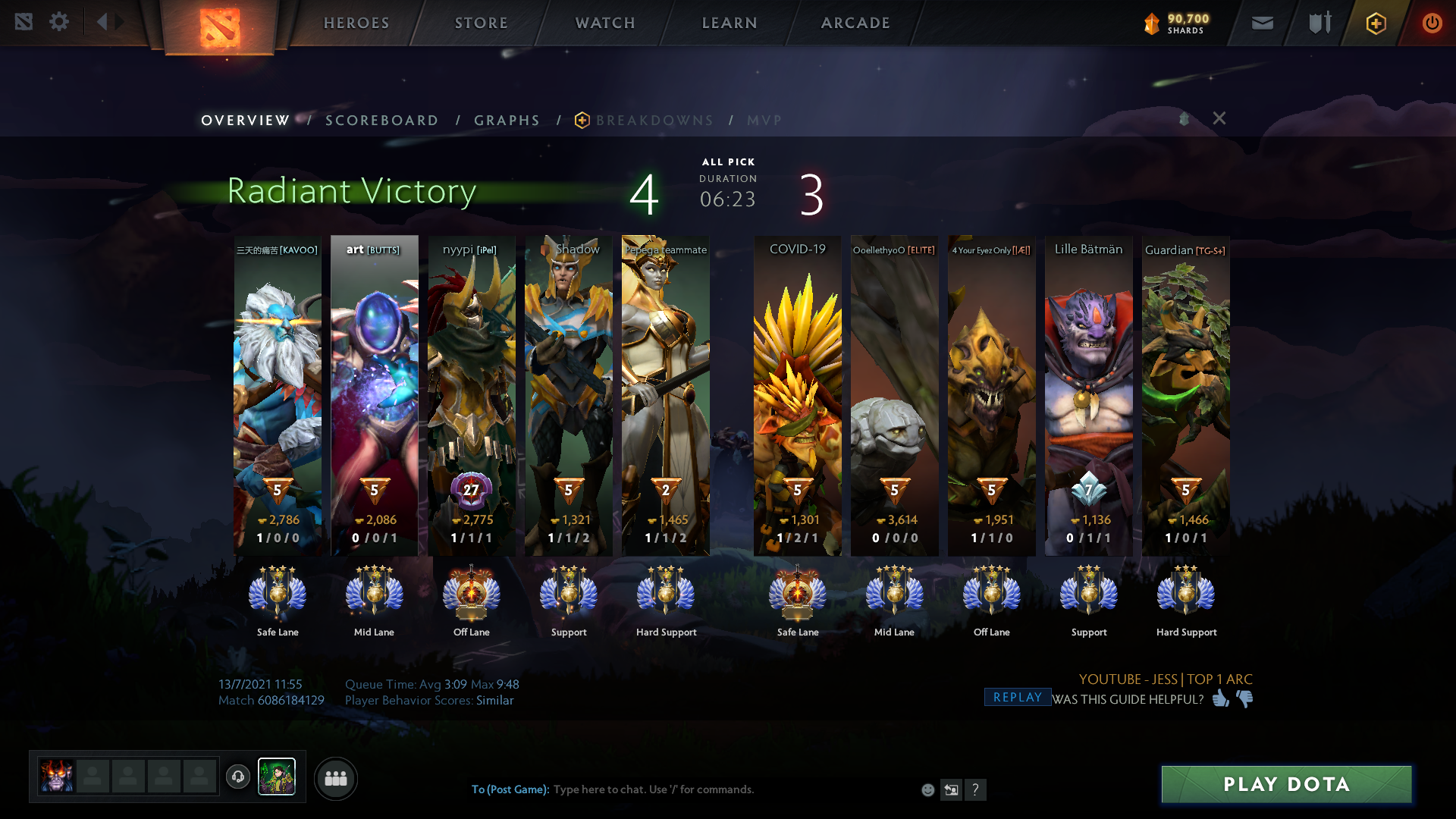Open the Heroes menu
1456x819 pixels.
[356, 23]
